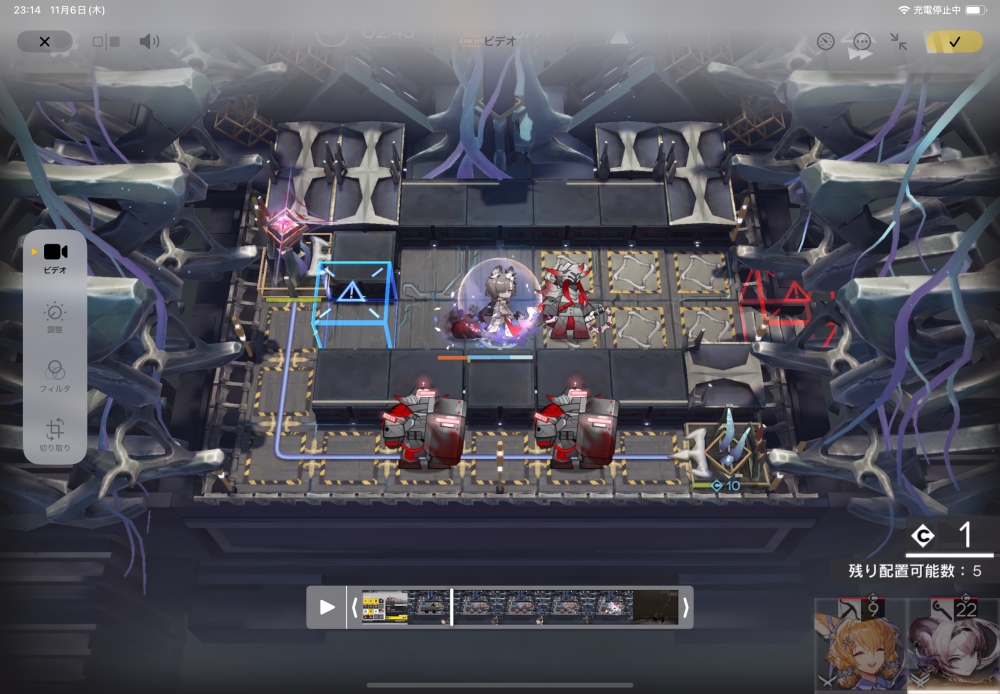This screenshot has width=1000, height=694.
Task: Play the video with the play button
Action: click(327, 607)
